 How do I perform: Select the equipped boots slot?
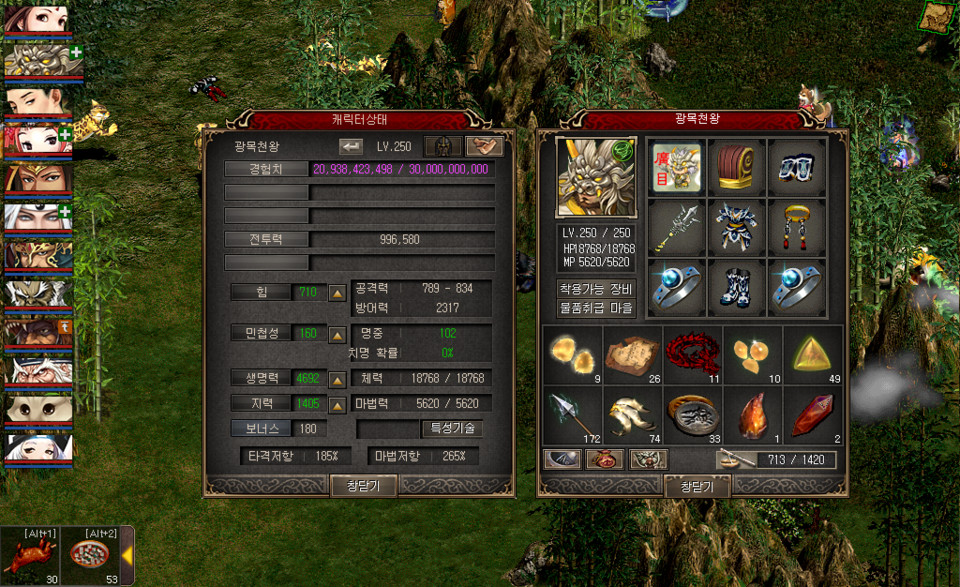[x=736, y=287]
